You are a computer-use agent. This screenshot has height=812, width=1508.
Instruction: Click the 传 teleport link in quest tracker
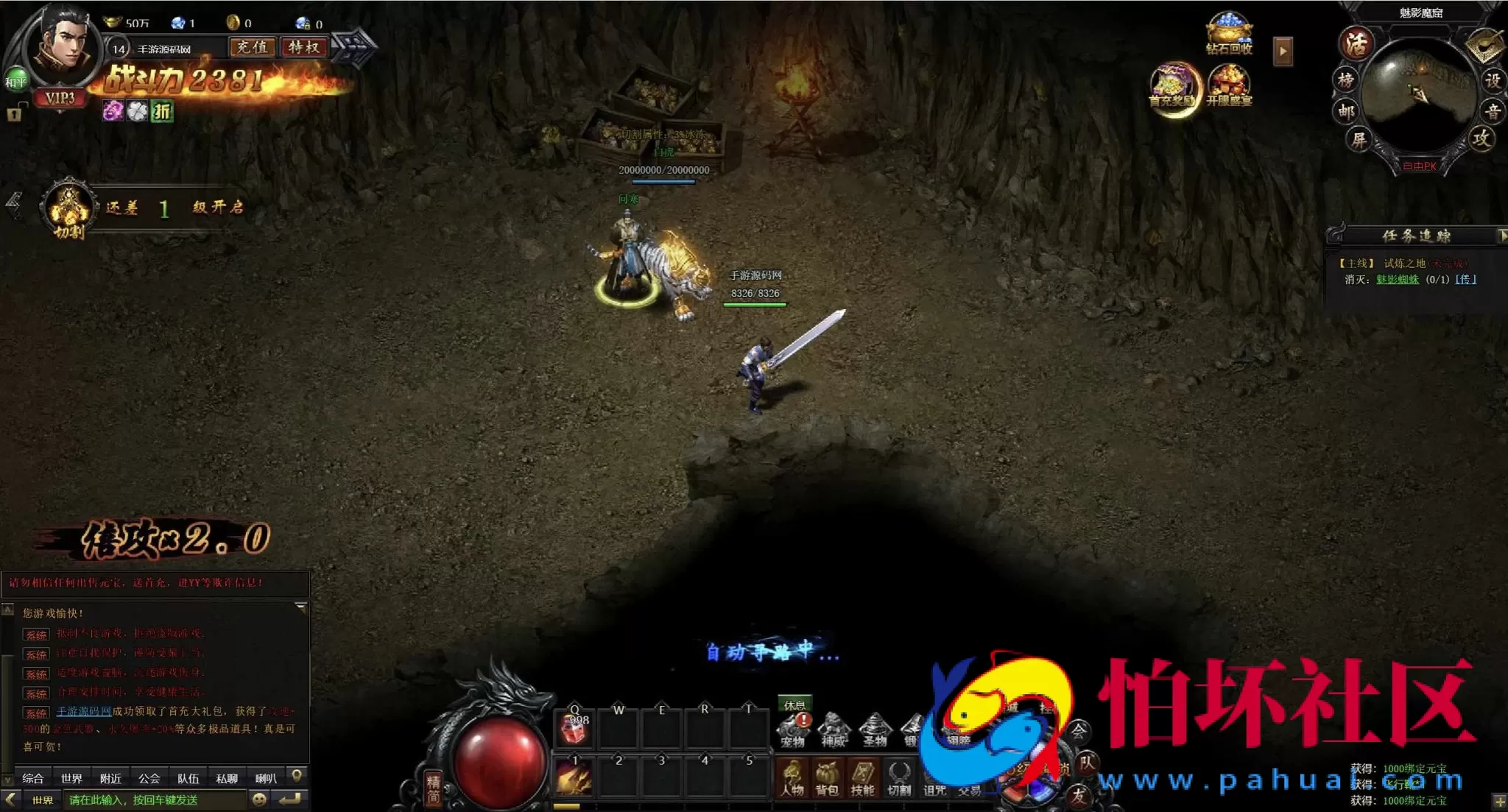click(1465, 280)
